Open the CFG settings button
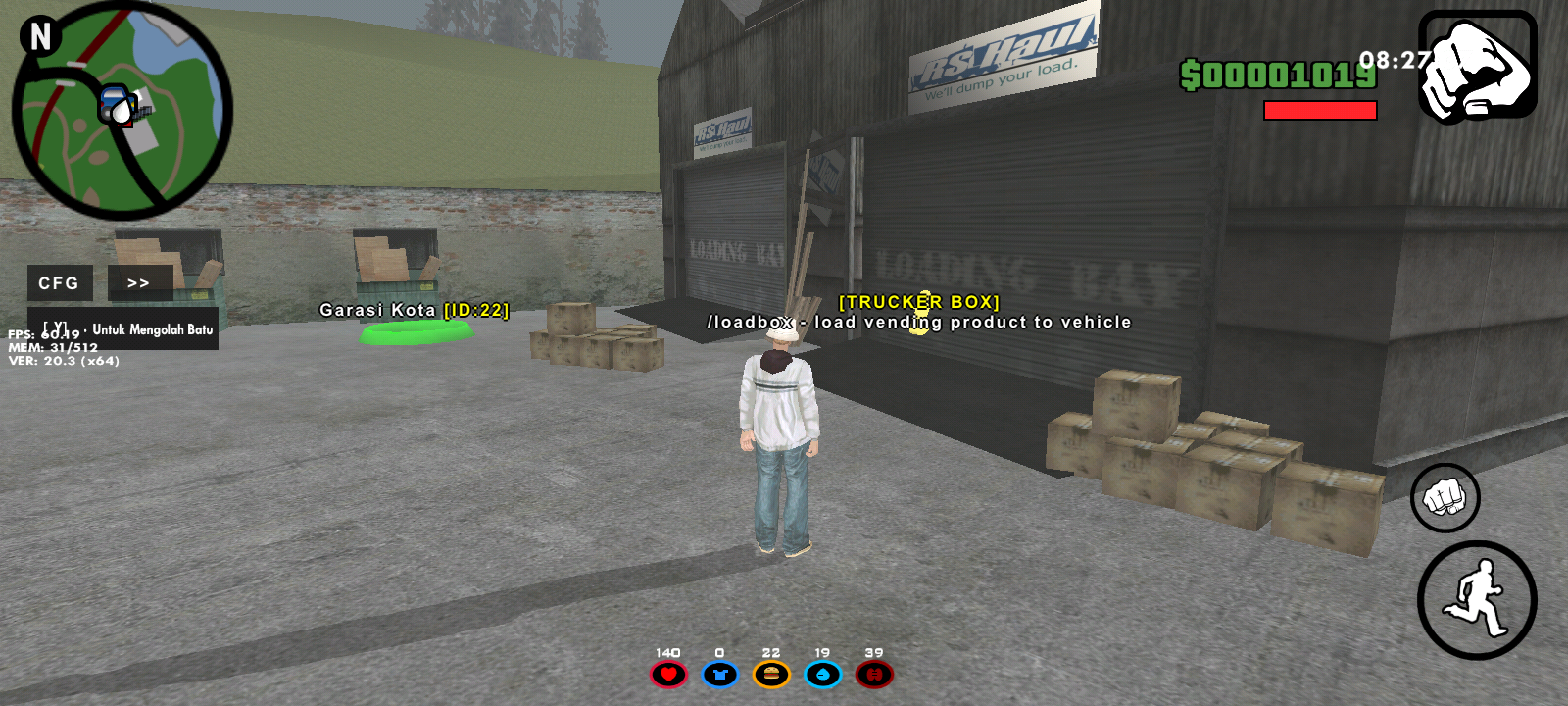 coord(59,283)
